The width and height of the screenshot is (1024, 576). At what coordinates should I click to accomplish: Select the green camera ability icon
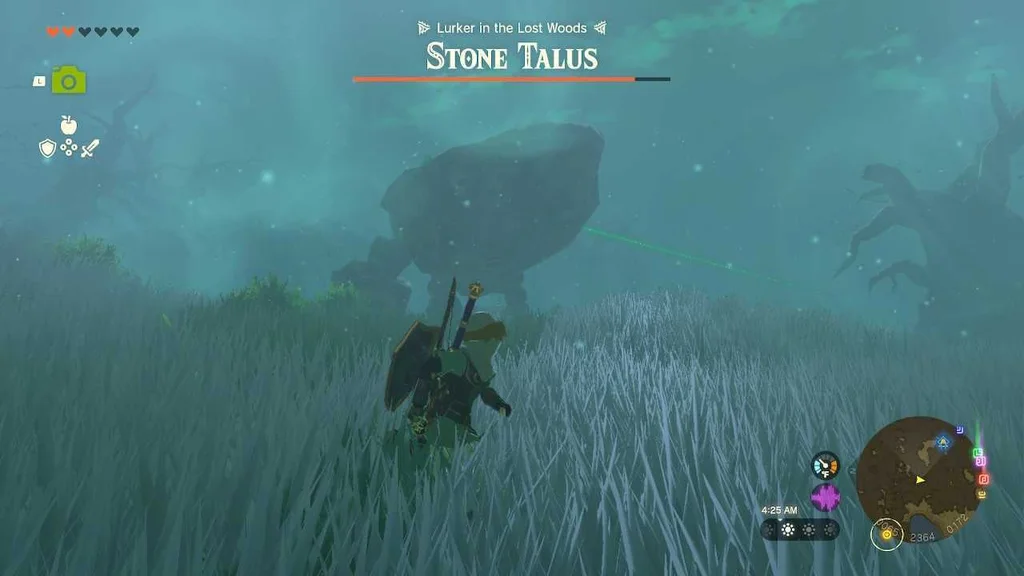(68, 81)
